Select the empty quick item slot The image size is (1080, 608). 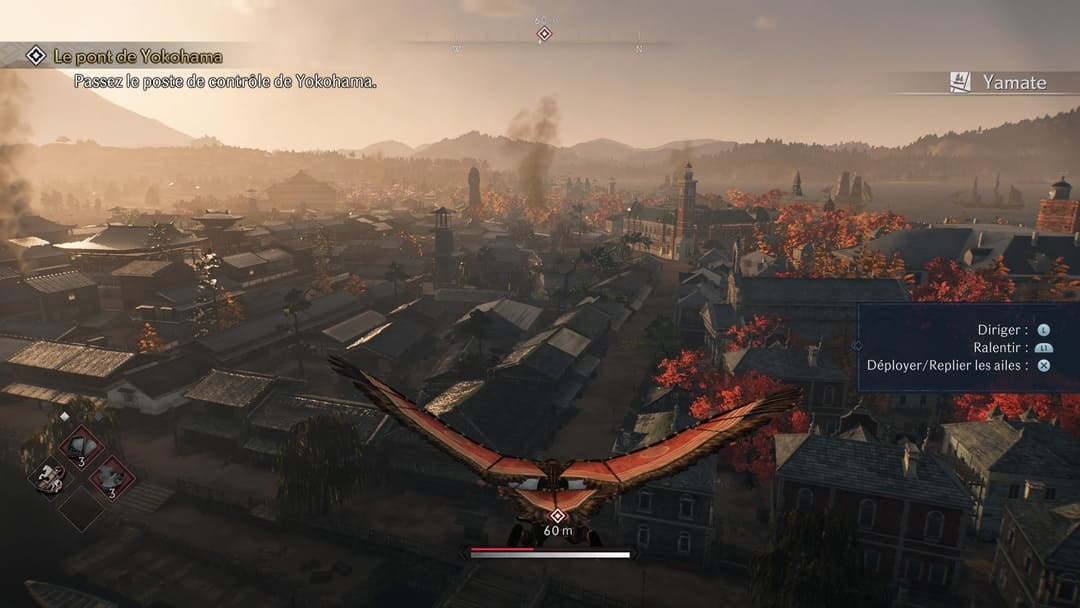tap(80, 508)
